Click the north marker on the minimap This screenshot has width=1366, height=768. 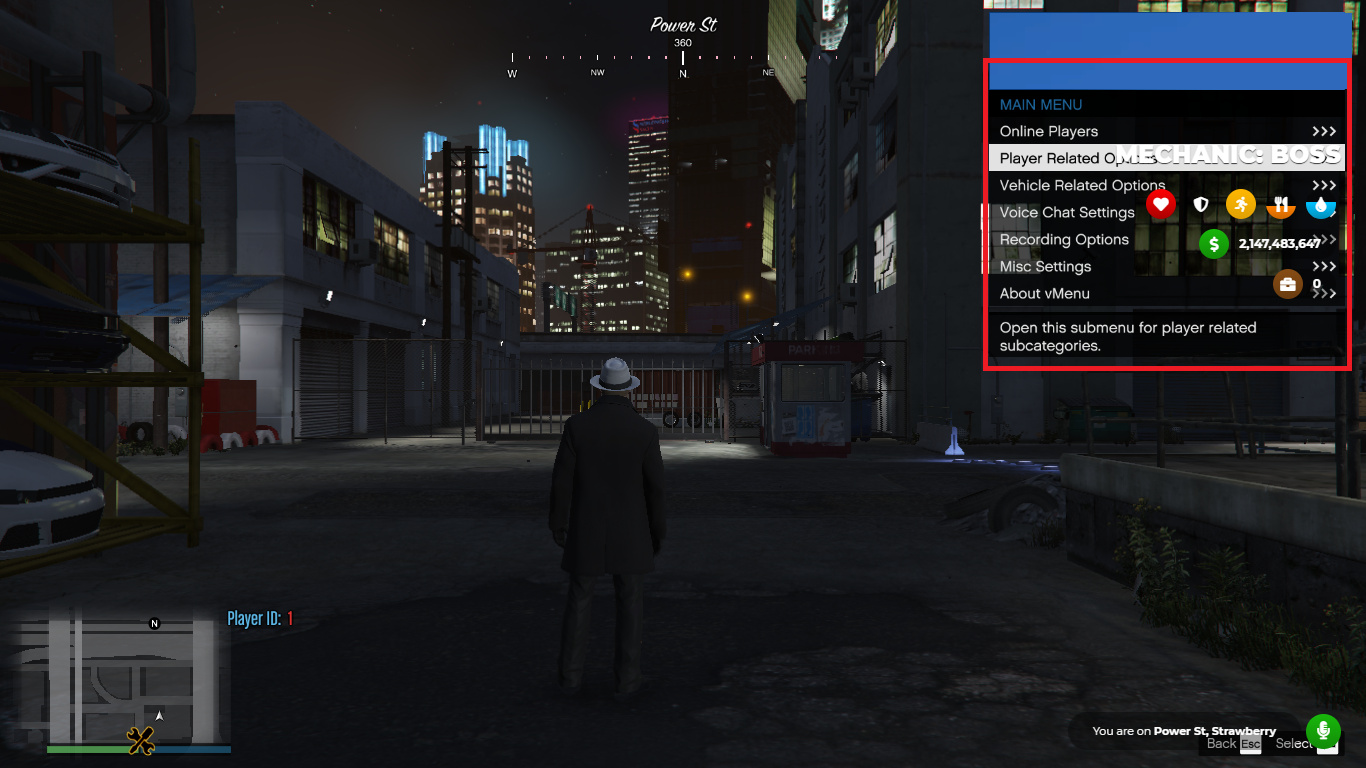pos(154,623)
